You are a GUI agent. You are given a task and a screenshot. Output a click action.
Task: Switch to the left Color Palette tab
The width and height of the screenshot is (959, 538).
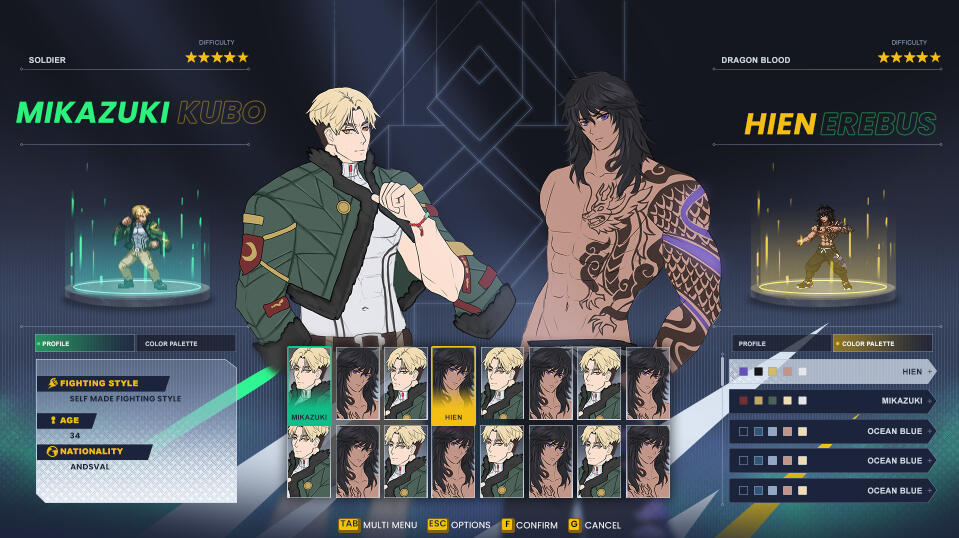pos(185,343)
